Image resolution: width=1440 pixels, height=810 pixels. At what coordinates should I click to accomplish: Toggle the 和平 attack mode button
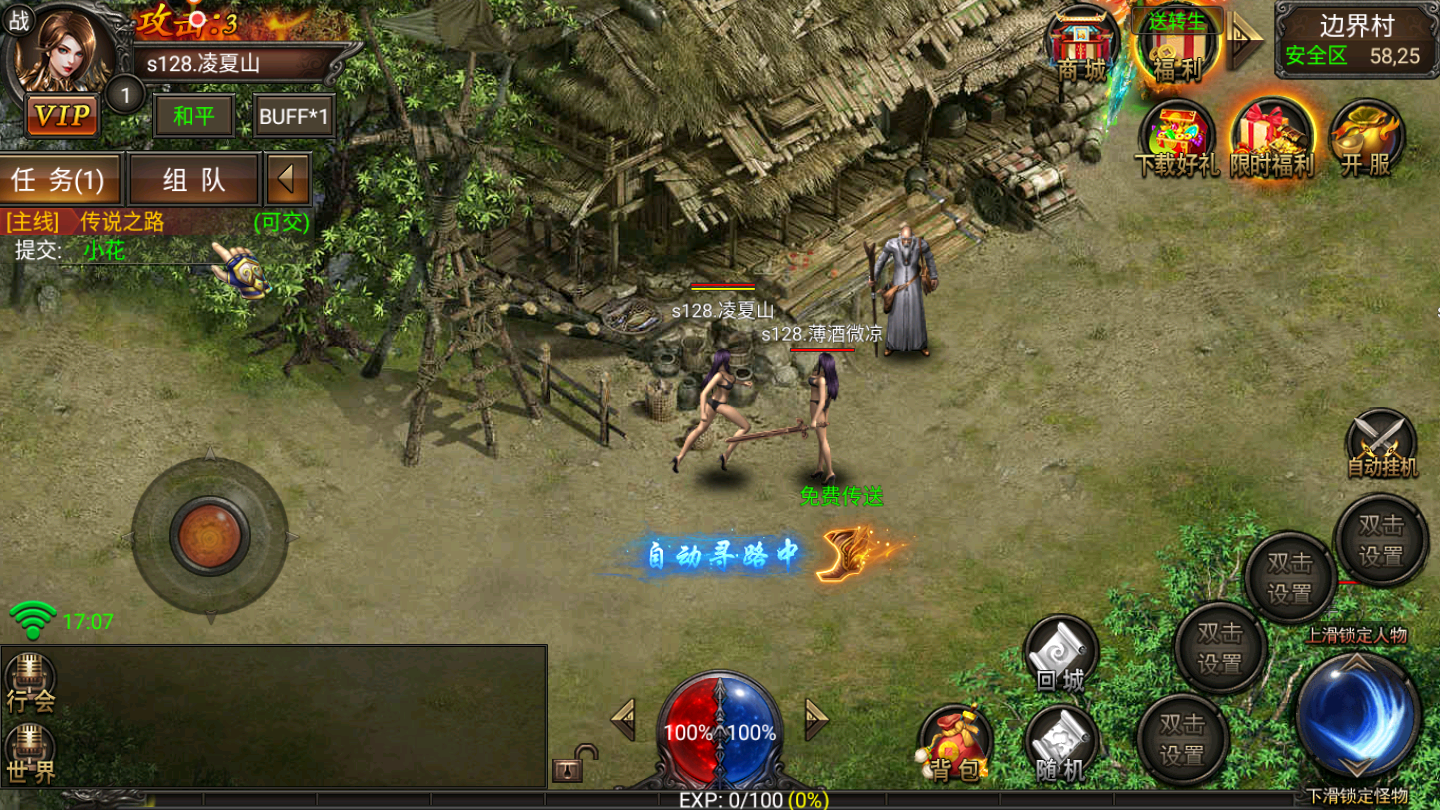coord(193,116)
